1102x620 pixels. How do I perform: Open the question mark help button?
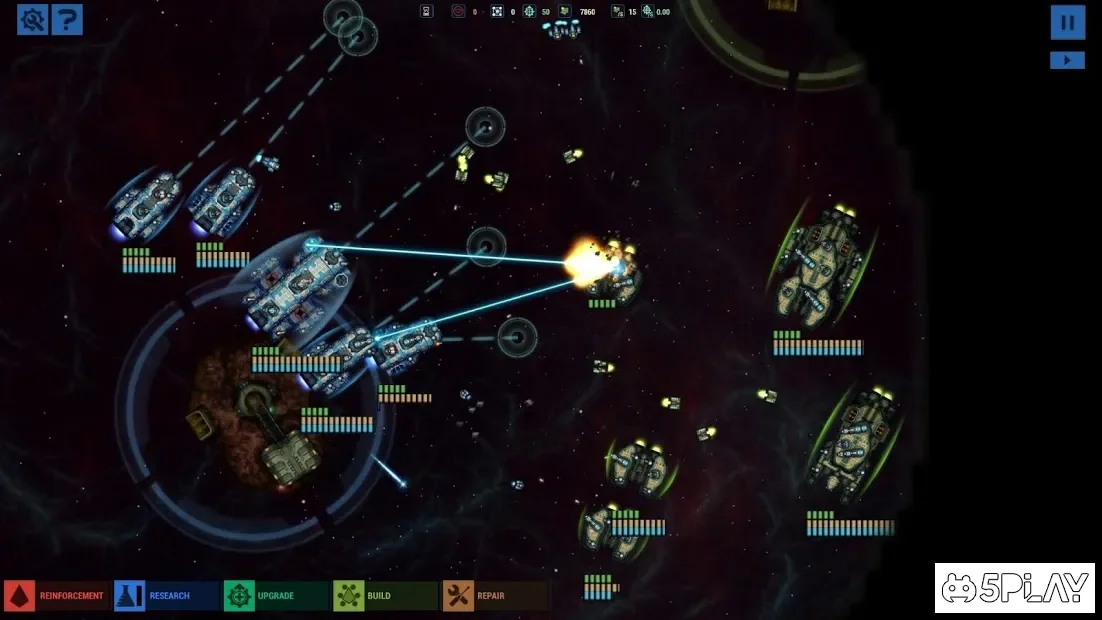67,19
